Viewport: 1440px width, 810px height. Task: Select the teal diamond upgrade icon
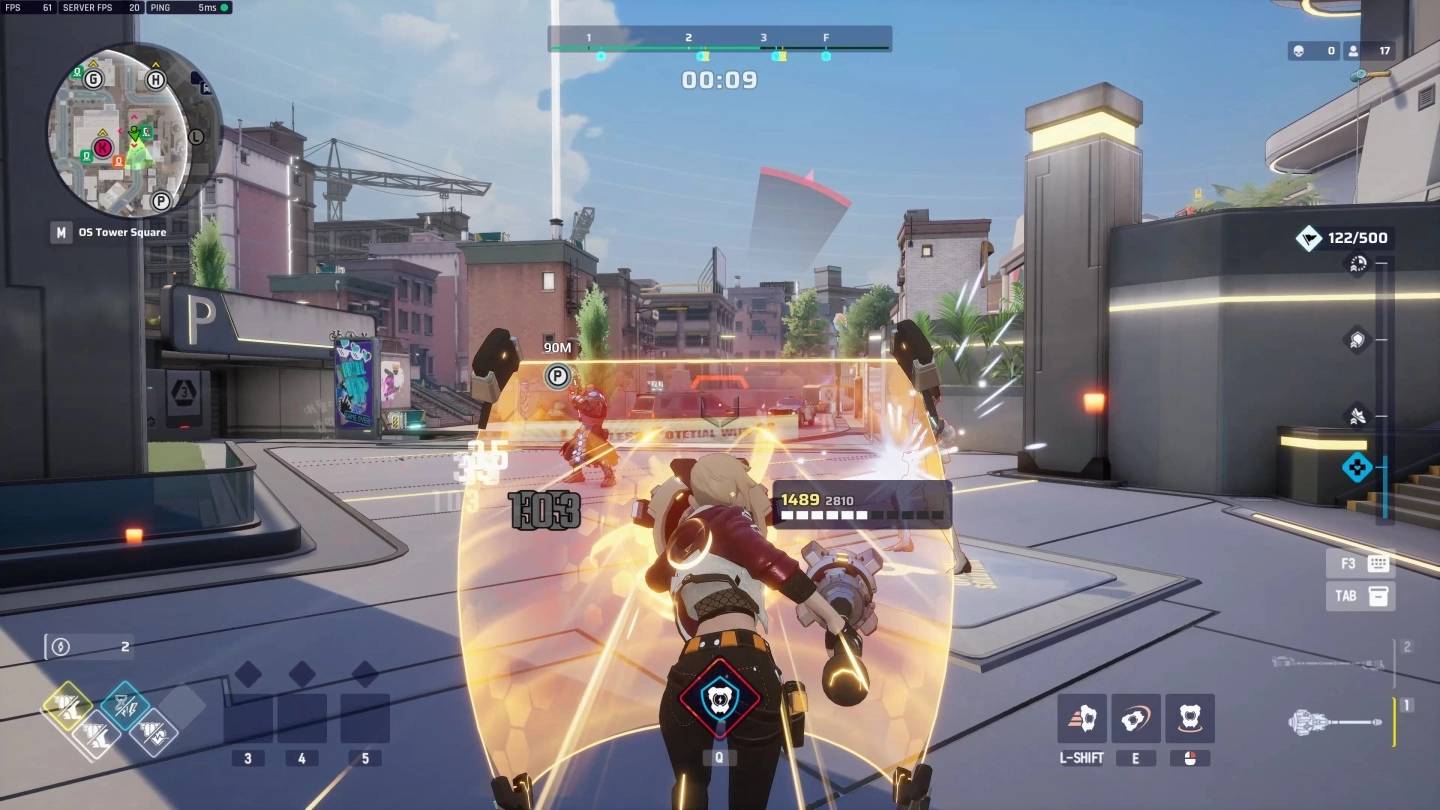tap(125, 704)
